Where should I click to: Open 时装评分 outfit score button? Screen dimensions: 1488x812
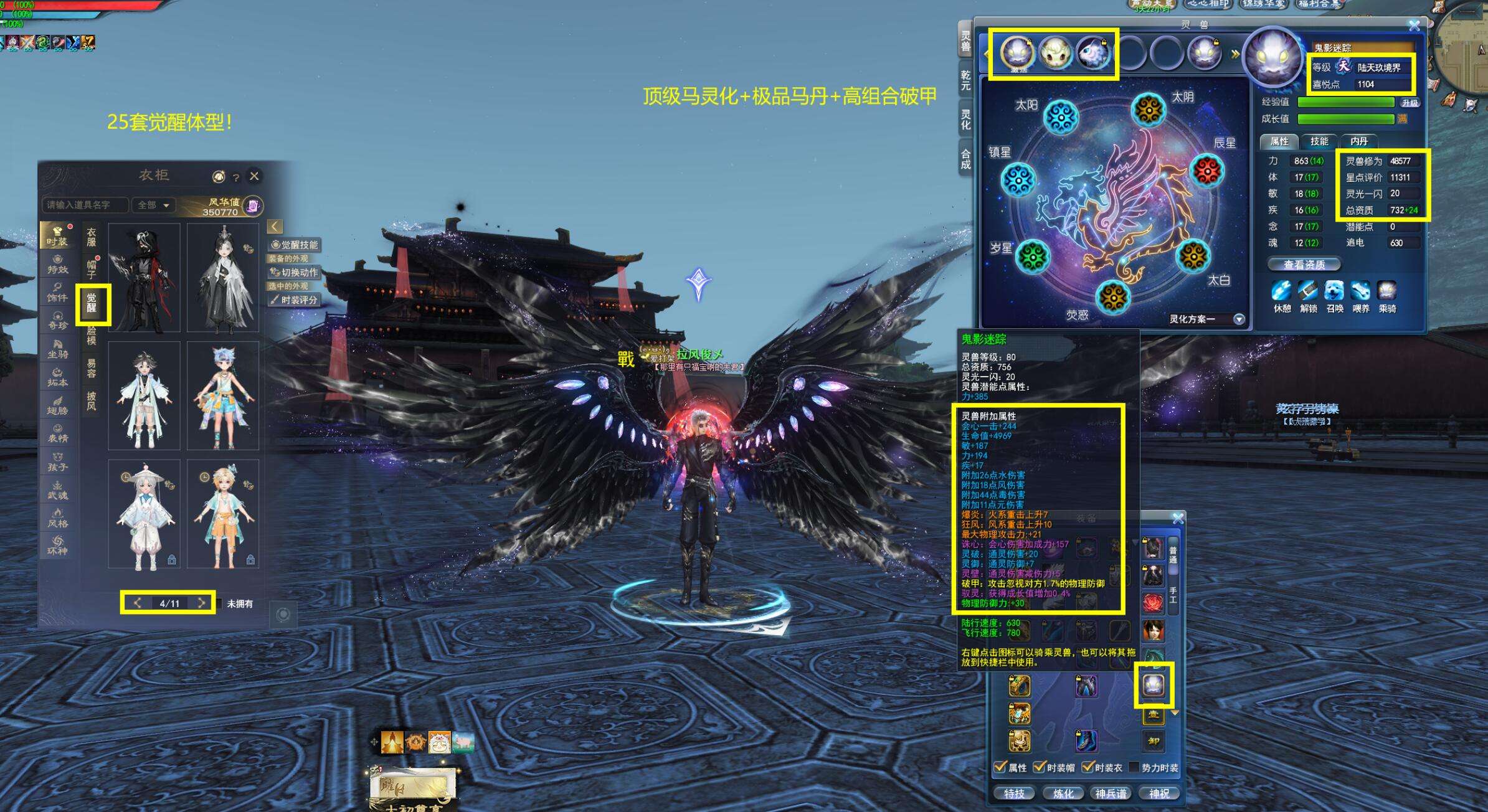(295, 300)
